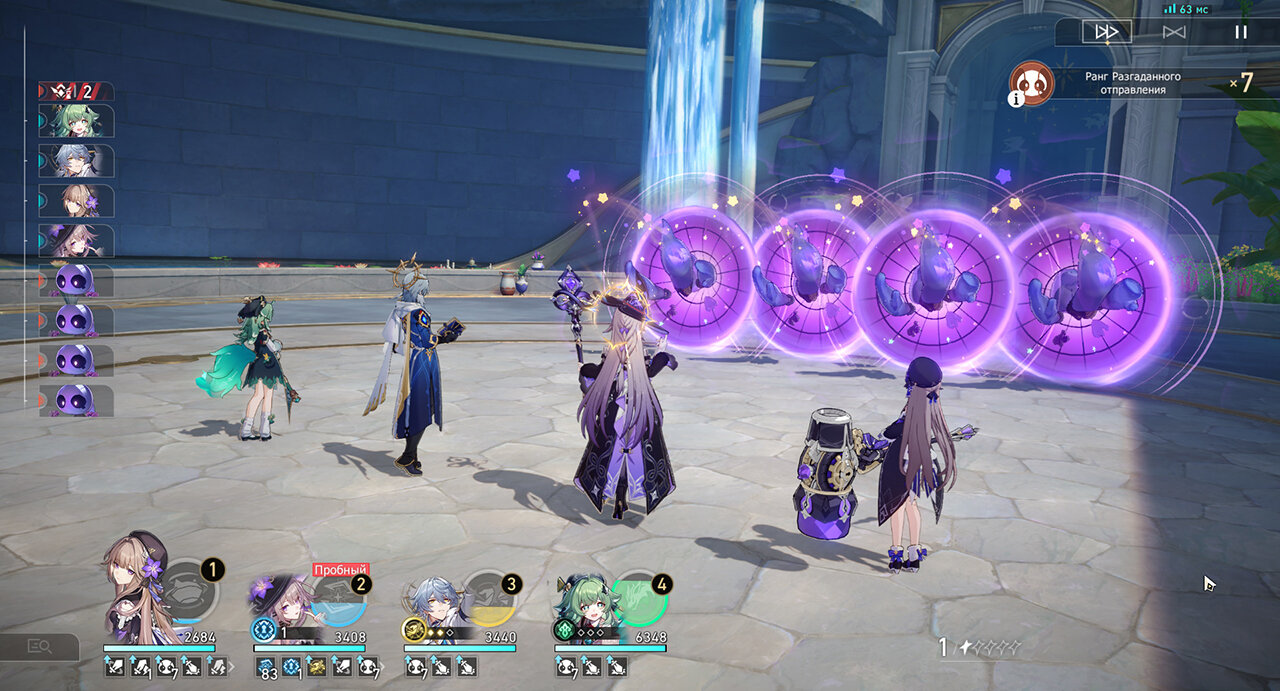Activate the yellow ultimate number 3
Image resolution: width=1280 pixels, height=691 pixels.
point(489,599)
